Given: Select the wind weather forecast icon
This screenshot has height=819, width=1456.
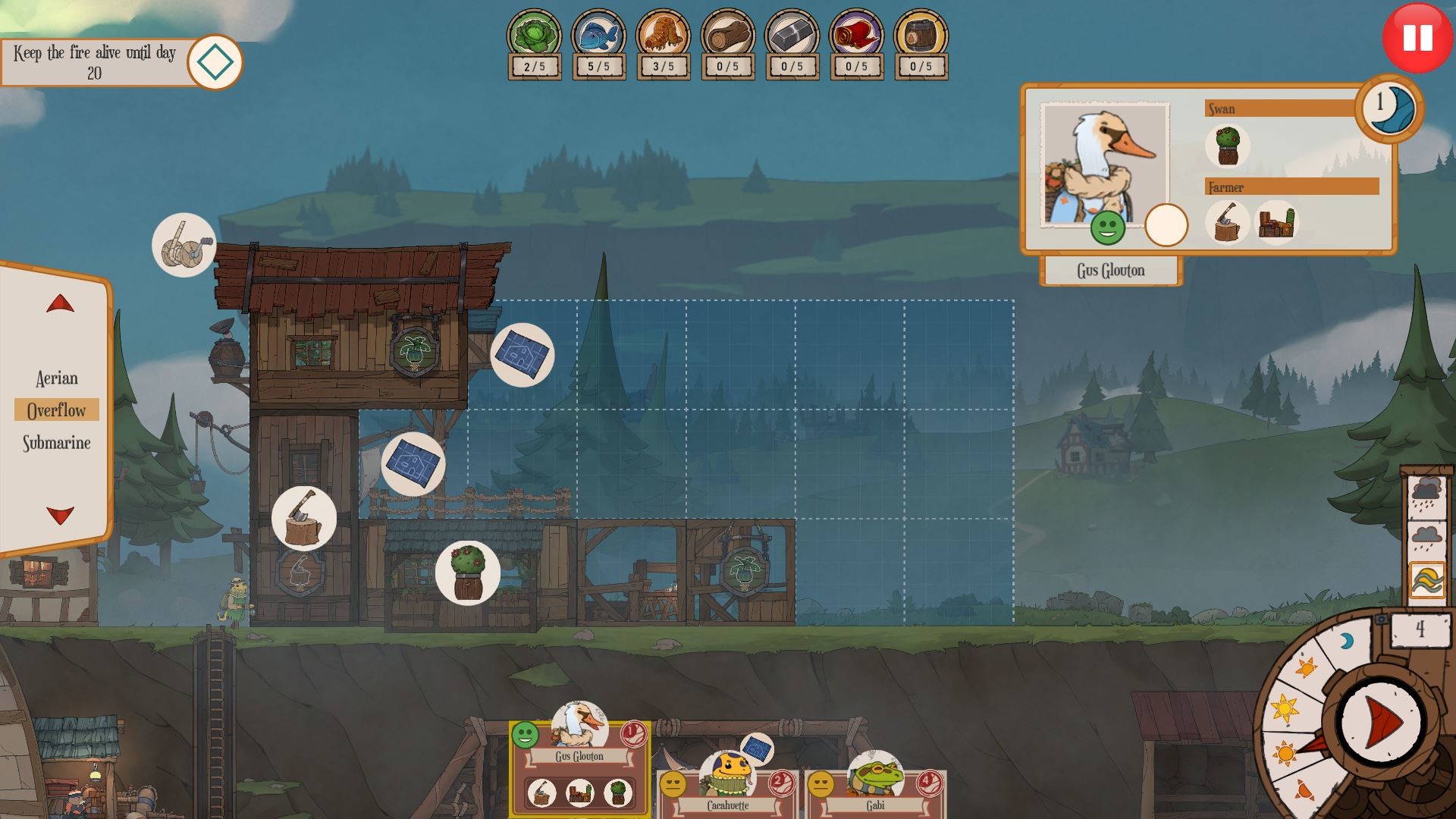Looking at the screenshot, I should pyautogui.click(x=1429, y=578).
